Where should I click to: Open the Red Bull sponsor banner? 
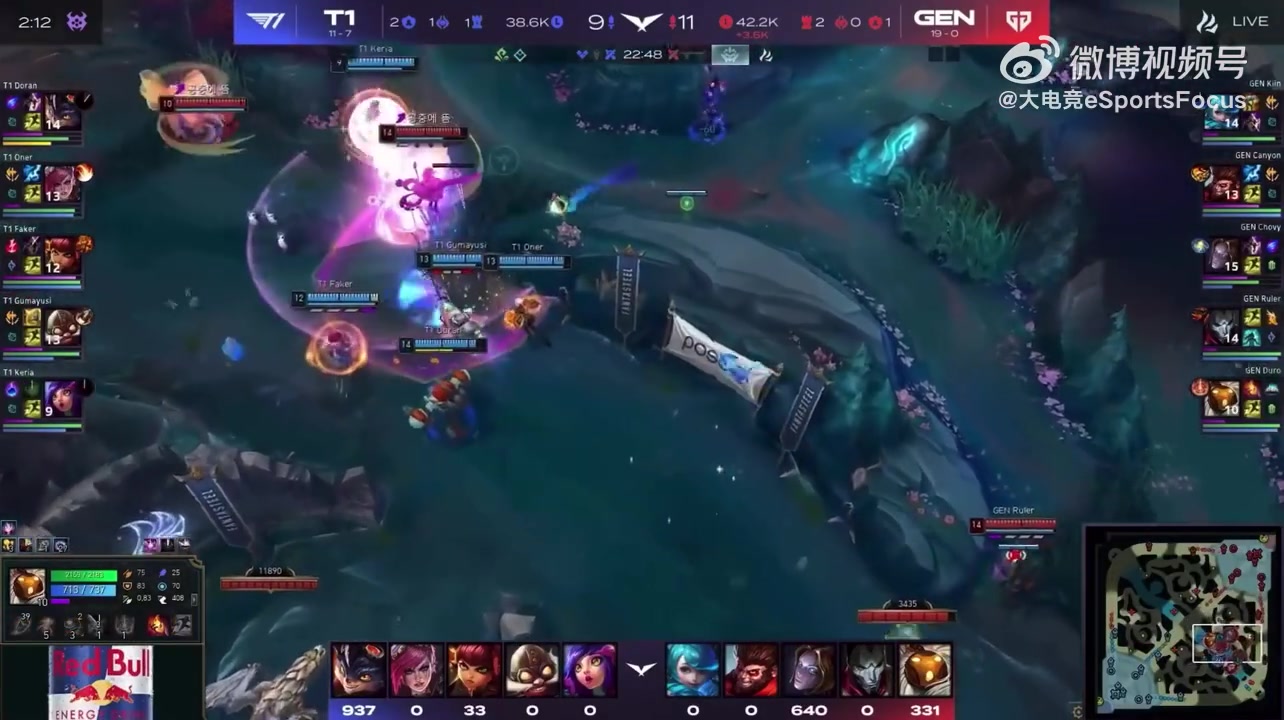[x=100, y=682]
